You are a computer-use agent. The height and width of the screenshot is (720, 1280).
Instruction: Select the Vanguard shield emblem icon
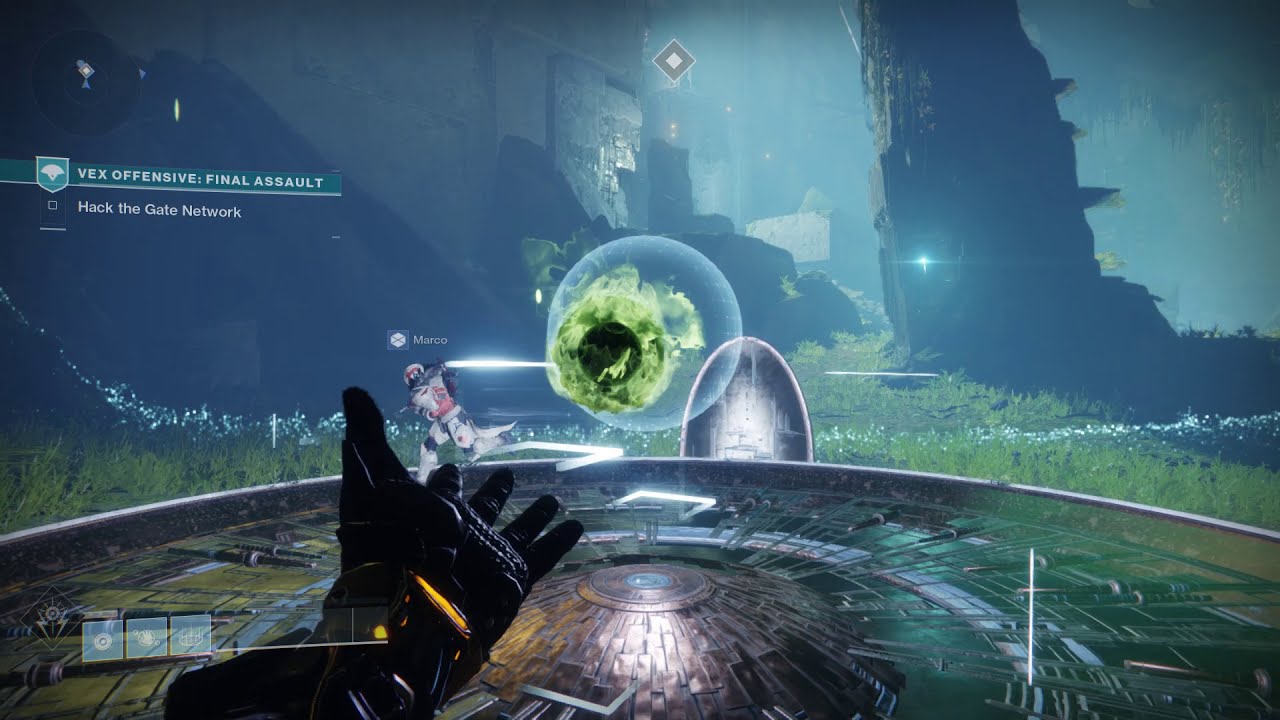tap(52, 175)
